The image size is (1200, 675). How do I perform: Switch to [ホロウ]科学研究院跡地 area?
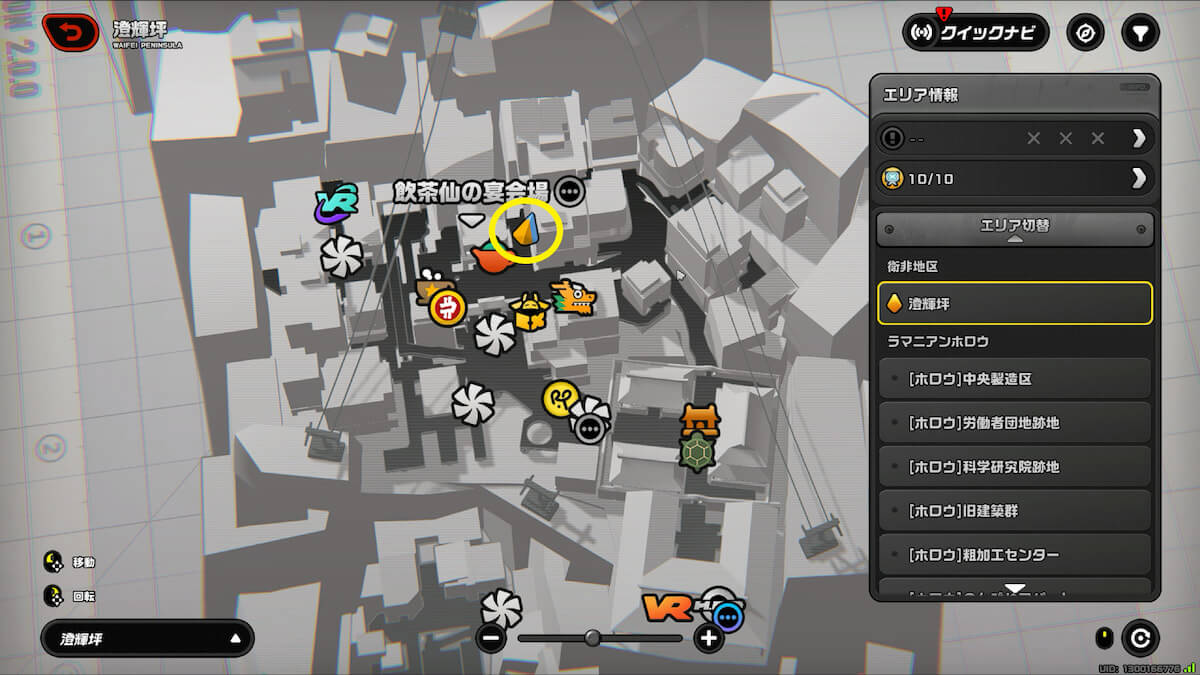[1014, 467]
